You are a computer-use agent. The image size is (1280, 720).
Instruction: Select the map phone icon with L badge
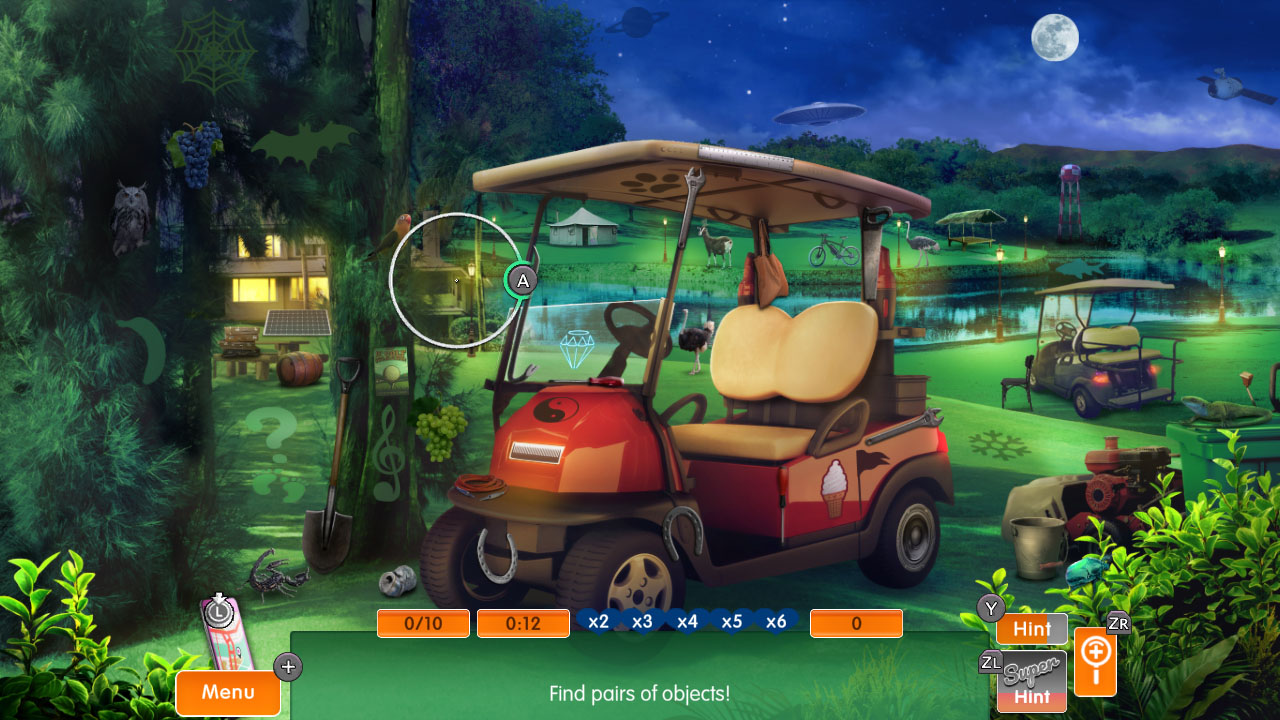(222, 625)
